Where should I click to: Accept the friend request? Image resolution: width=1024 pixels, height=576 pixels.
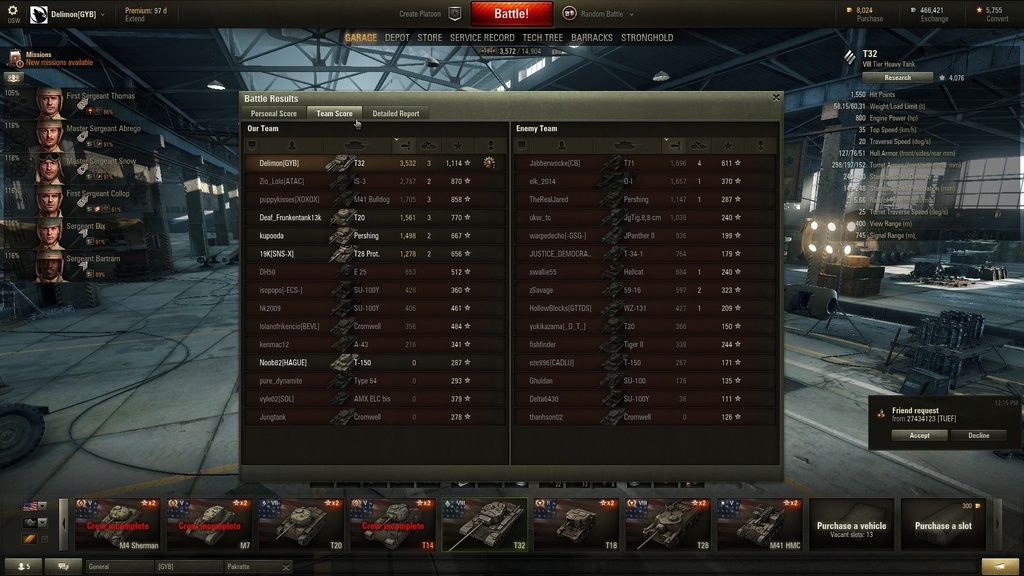(919, 436)
